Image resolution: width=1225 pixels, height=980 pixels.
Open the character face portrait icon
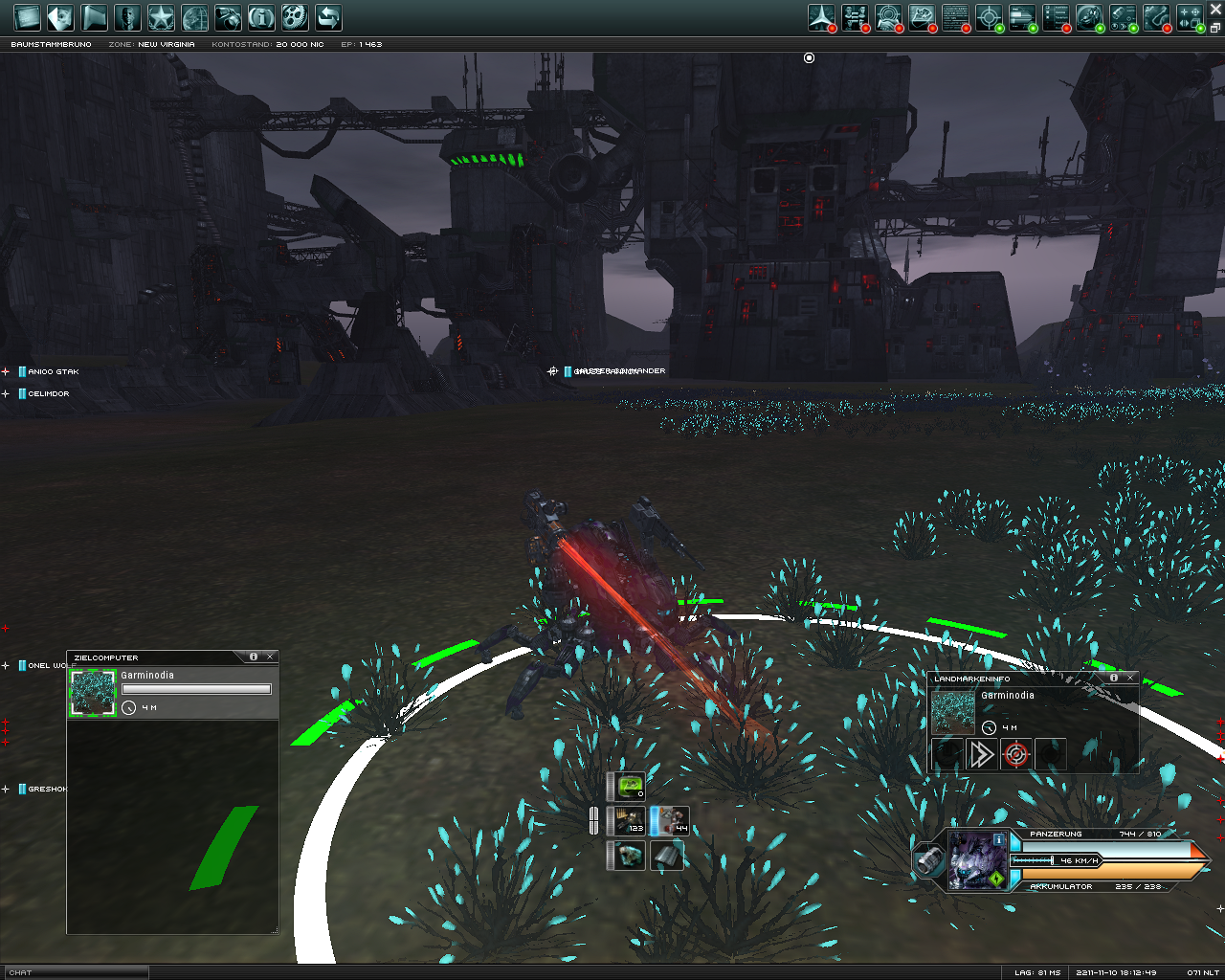[x=127, y=17]
